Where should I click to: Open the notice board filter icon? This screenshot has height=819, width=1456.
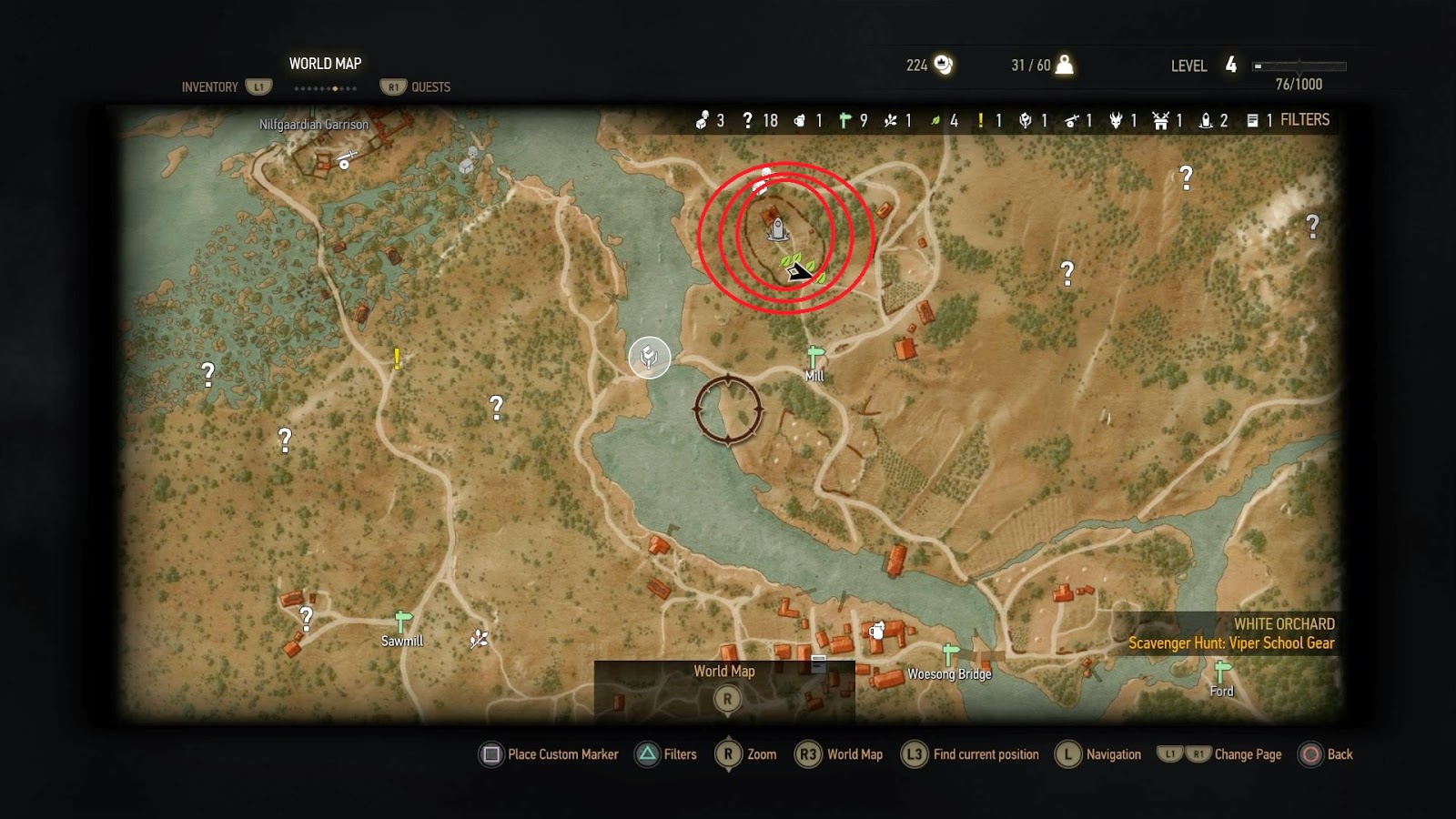click(x=1252, y=119)
